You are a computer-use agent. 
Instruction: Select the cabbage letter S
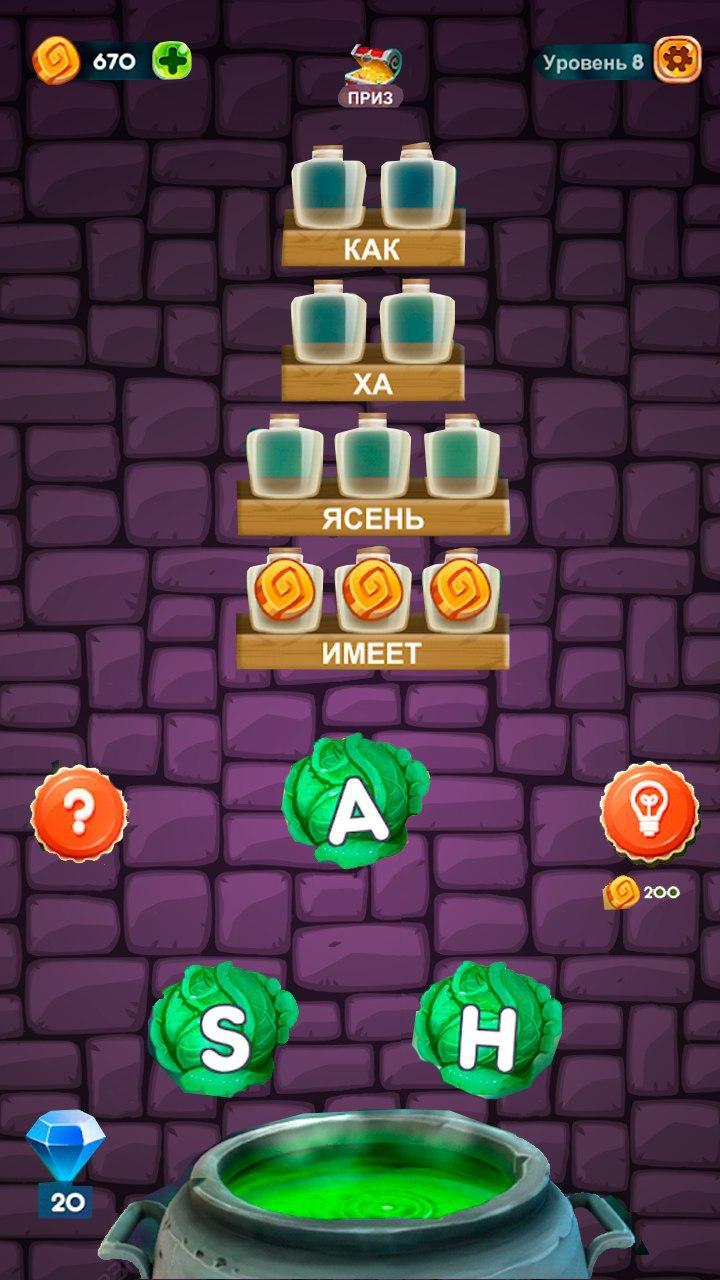point(223,1030)
